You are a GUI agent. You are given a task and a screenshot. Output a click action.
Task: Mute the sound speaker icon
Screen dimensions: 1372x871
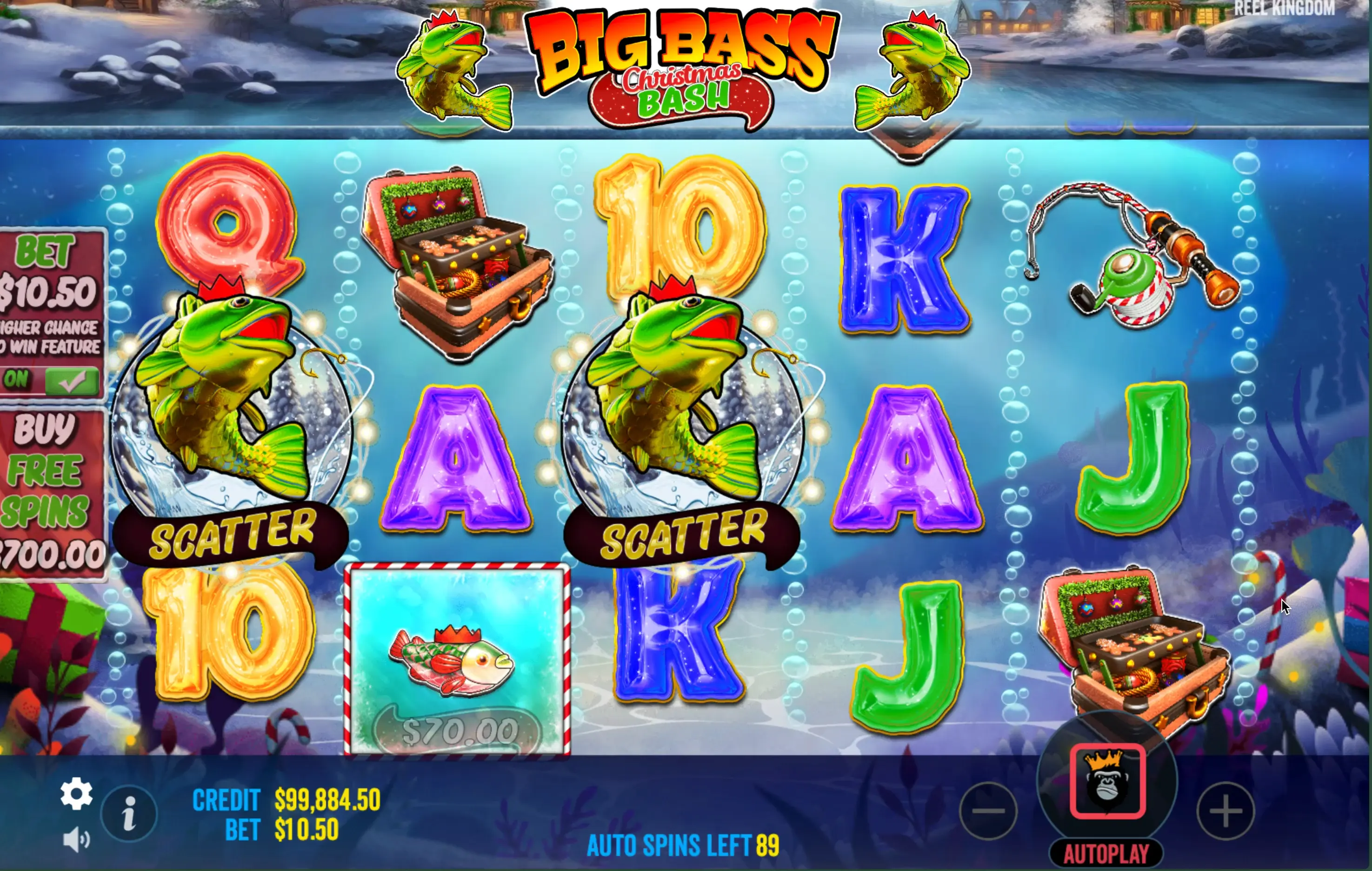(76, 840)
